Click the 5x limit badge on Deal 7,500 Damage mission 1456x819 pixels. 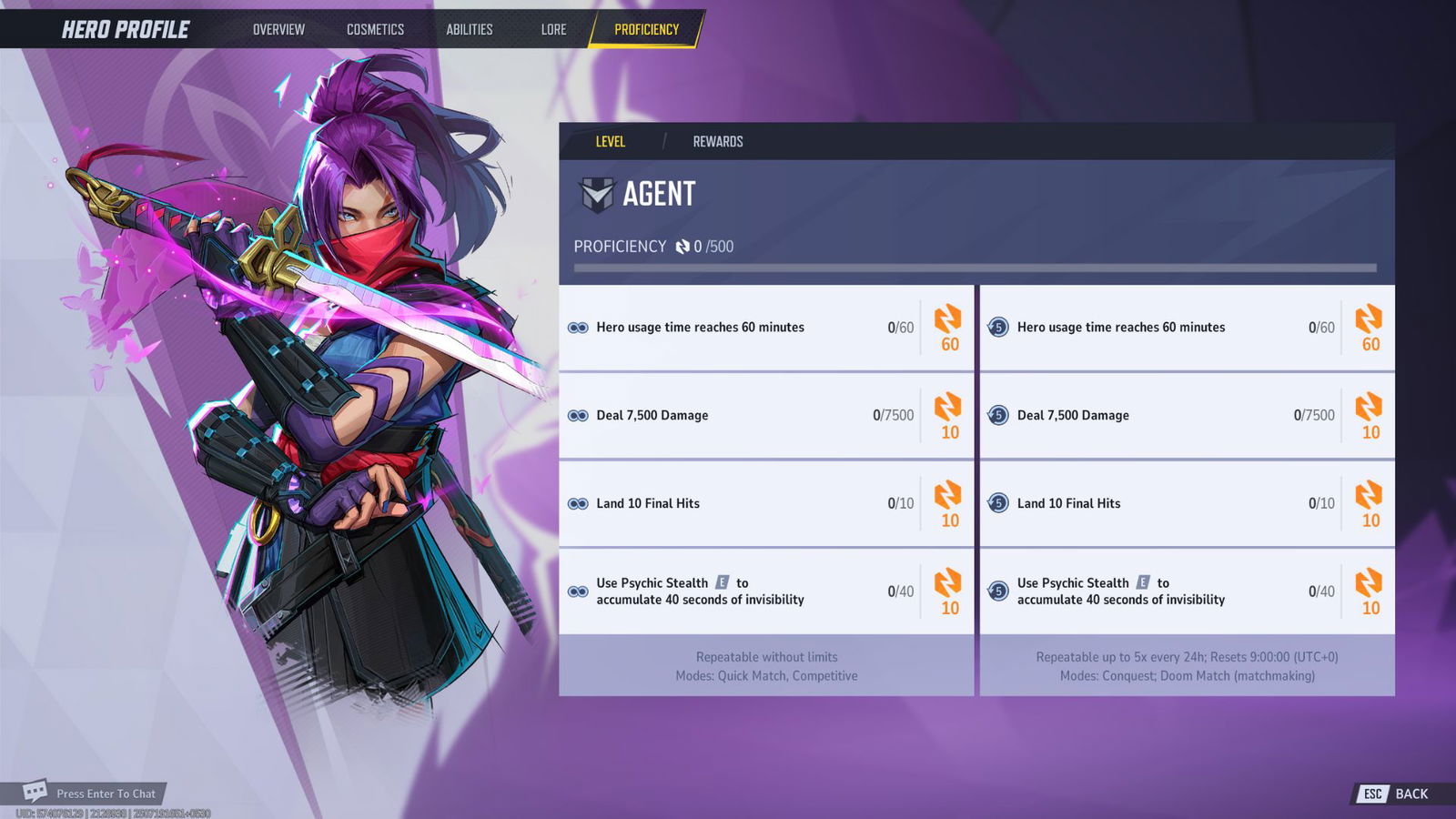tap(996, 415)
